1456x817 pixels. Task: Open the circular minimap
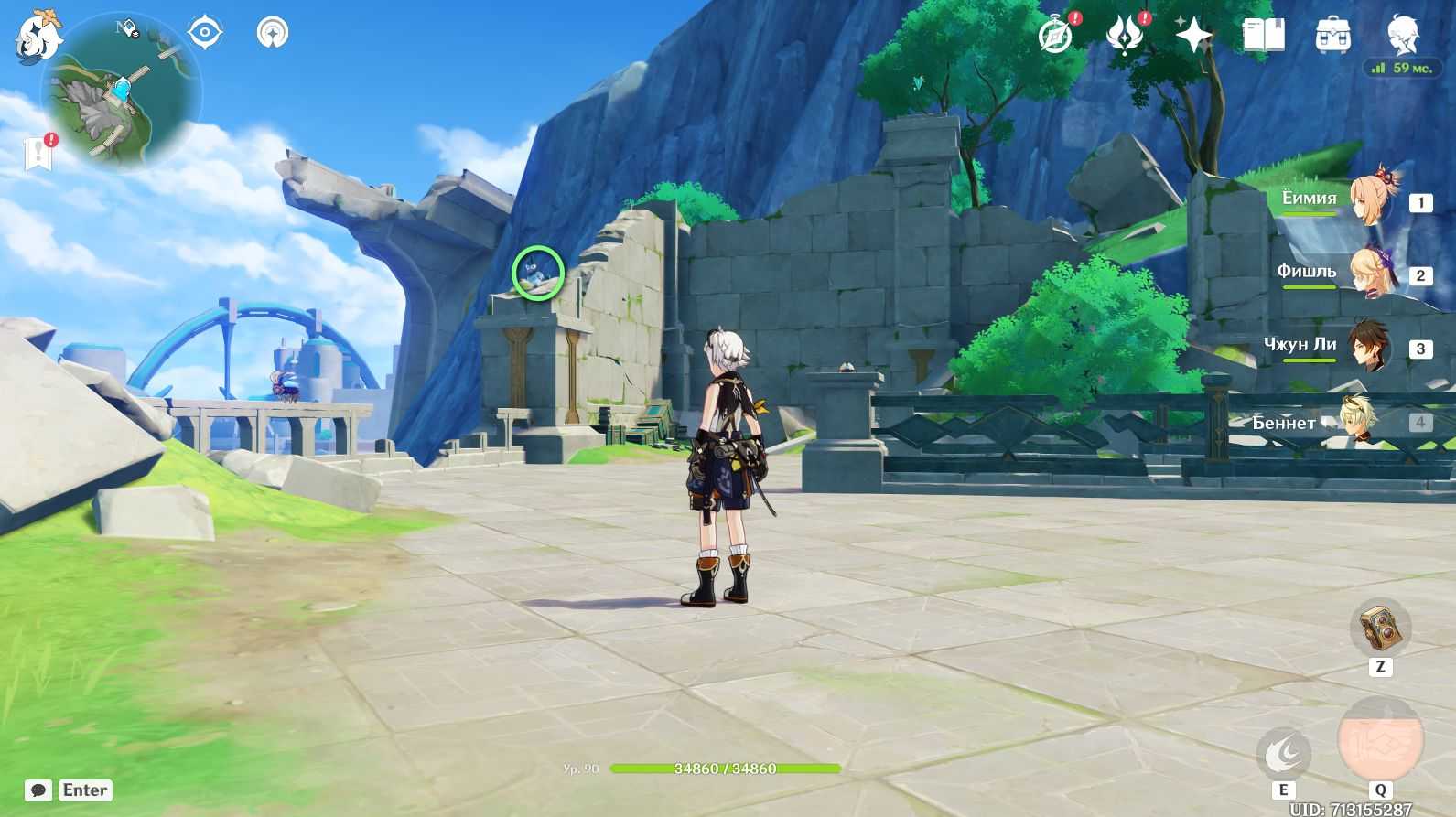point(121,91)
